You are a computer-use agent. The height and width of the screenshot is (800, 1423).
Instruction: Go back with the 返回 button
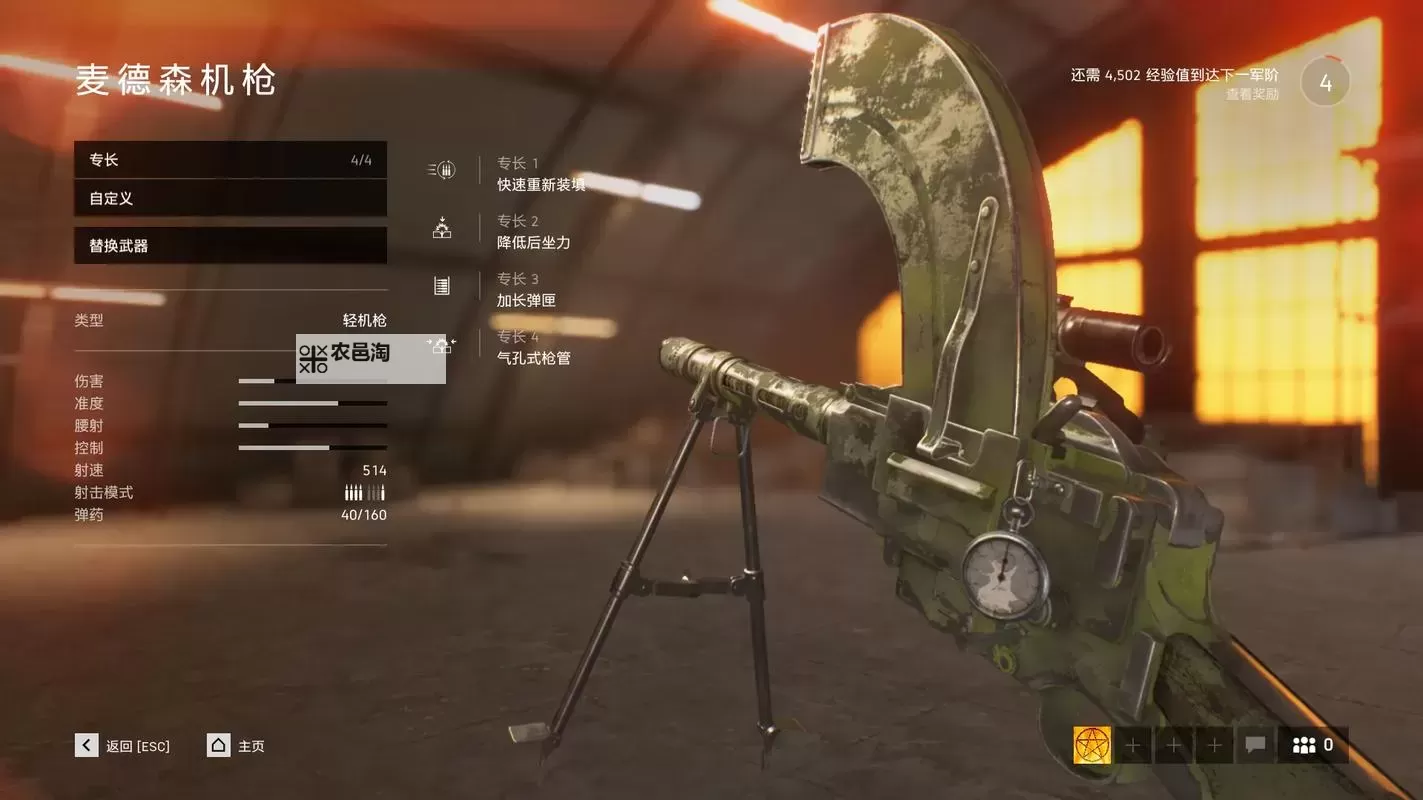pos(123,746)
